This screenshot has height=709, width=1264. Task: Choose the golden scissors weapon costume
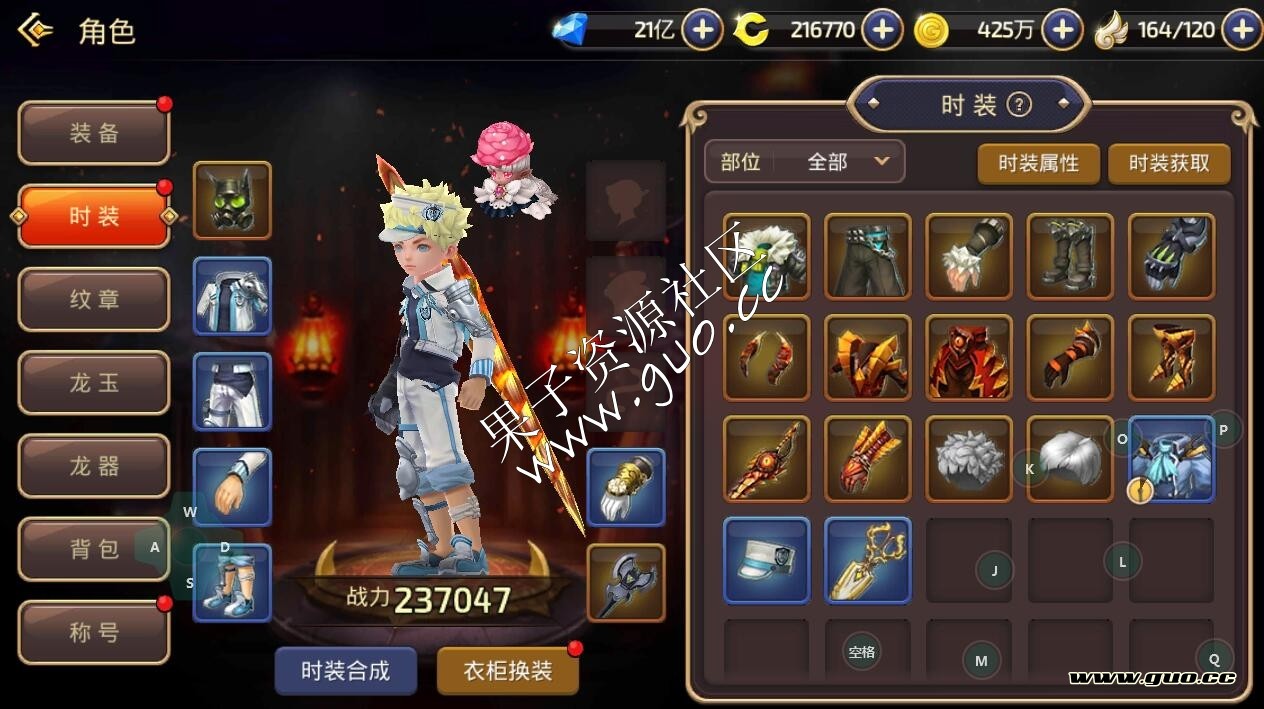868,560
